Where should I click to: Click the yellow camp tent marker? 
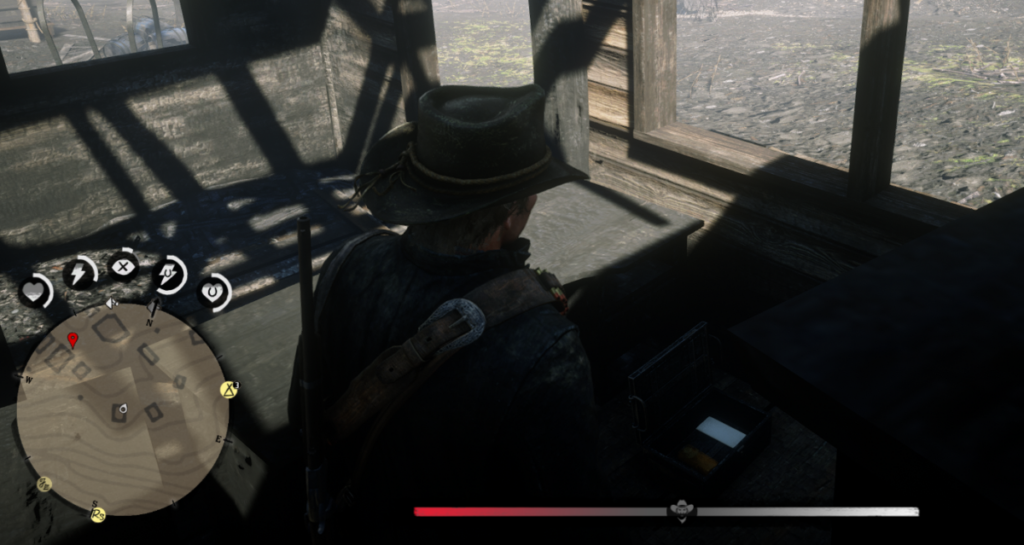click(228, 389)
